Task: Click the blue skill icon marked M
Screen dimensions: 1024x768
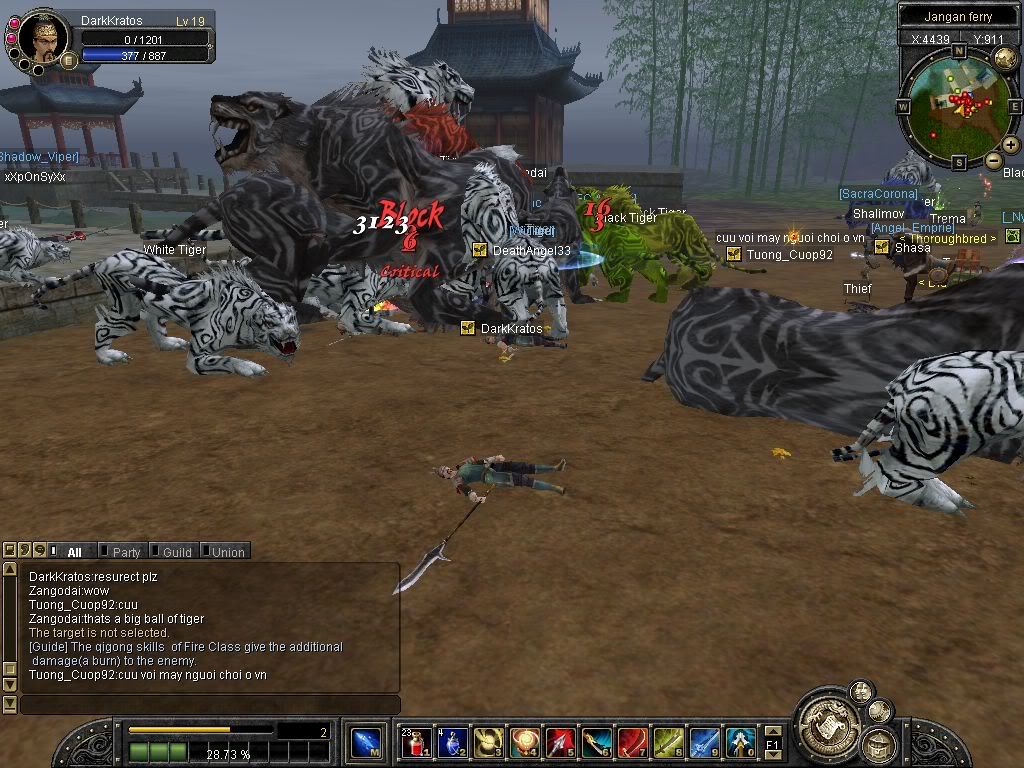Action: pos(367,743)
